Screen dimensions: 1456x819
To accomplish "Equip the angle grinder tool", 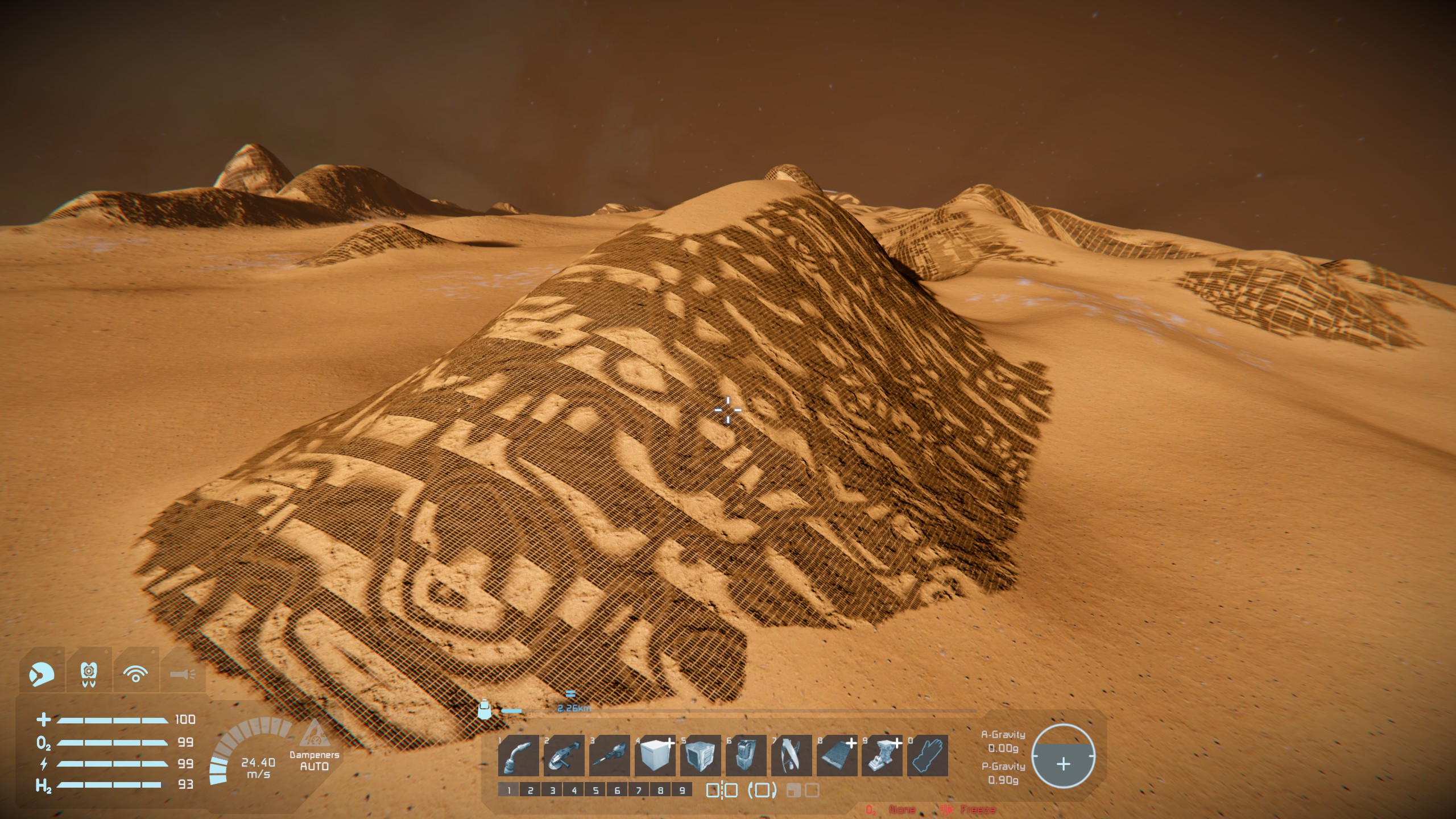I will [564, 756].
